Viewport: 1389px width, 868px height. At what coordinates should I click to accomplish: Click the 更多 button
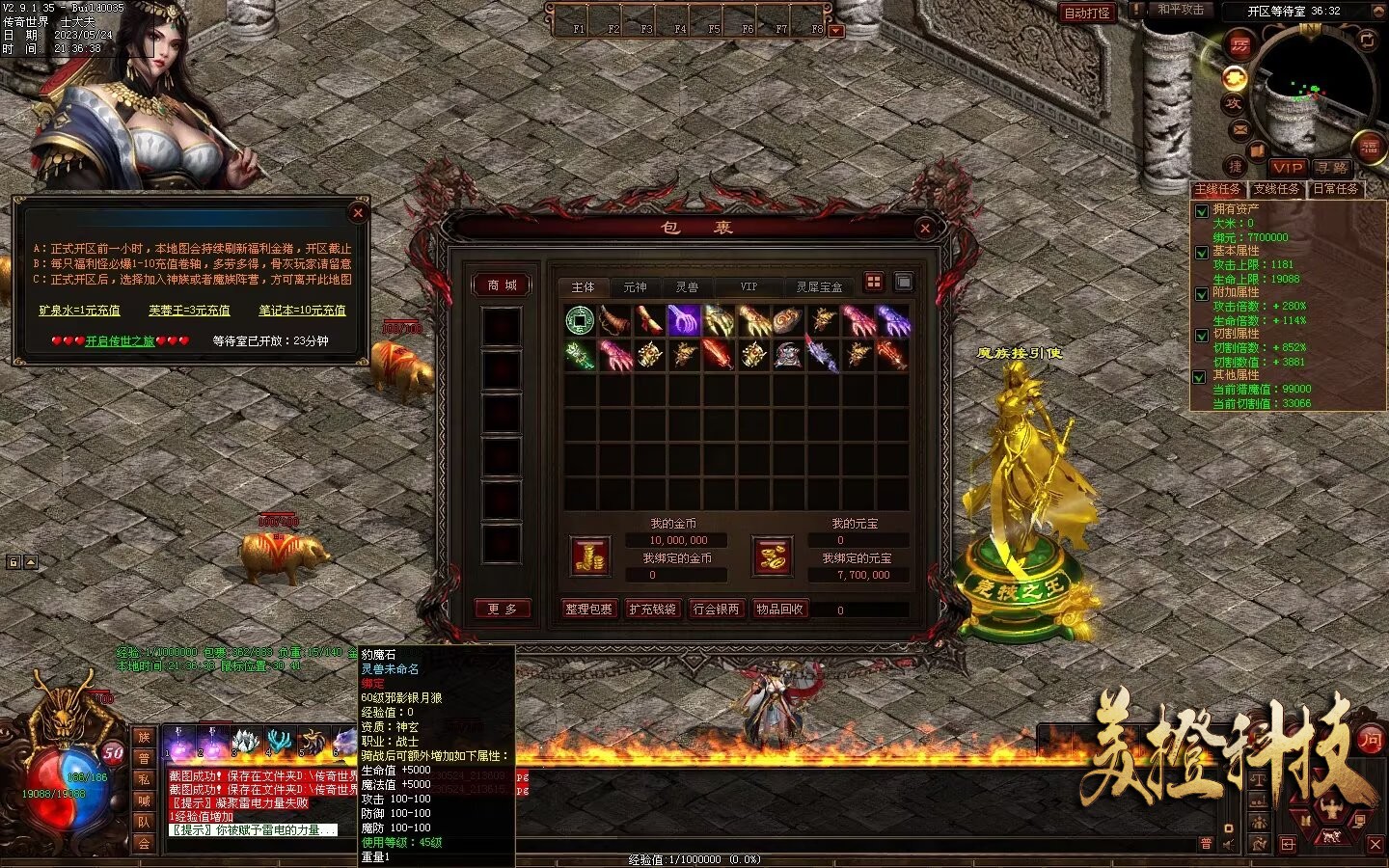coord(502,610)
